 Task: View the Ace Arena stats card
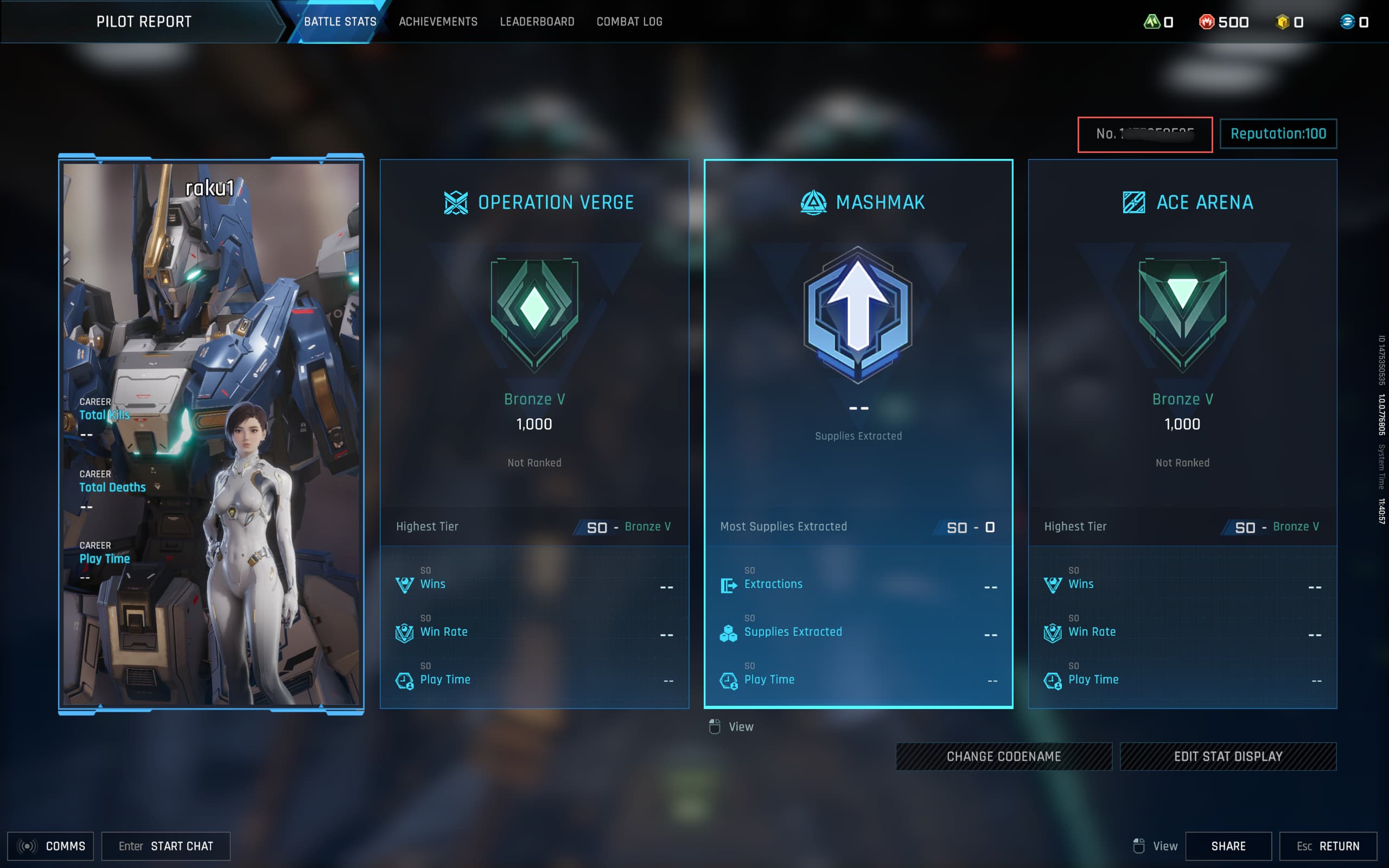coord(1182,433)
